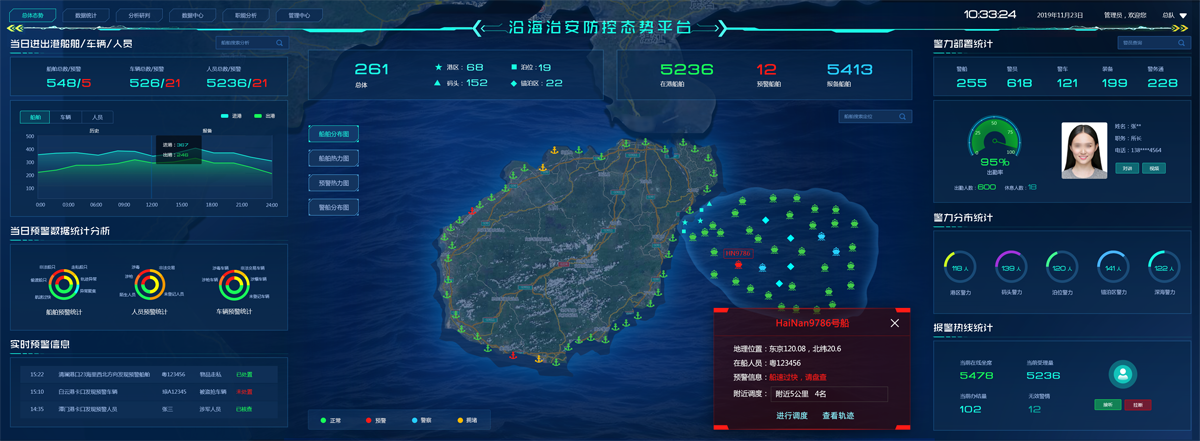
Task: Open the 预警热力图 map layer
Action: (x=333, y=183)
